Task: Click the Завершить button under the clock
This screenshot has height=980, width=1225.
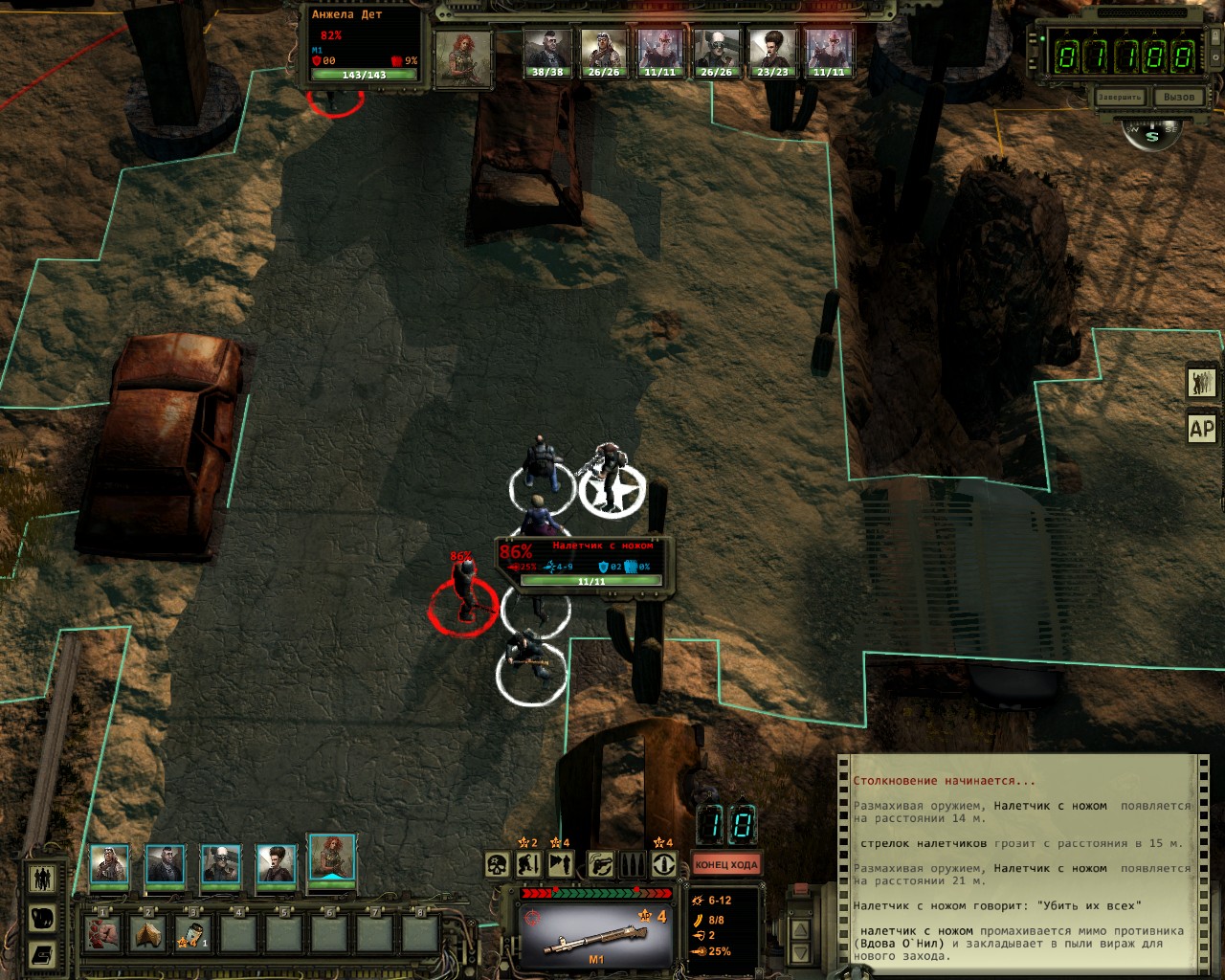Action: click(1120, 98)
